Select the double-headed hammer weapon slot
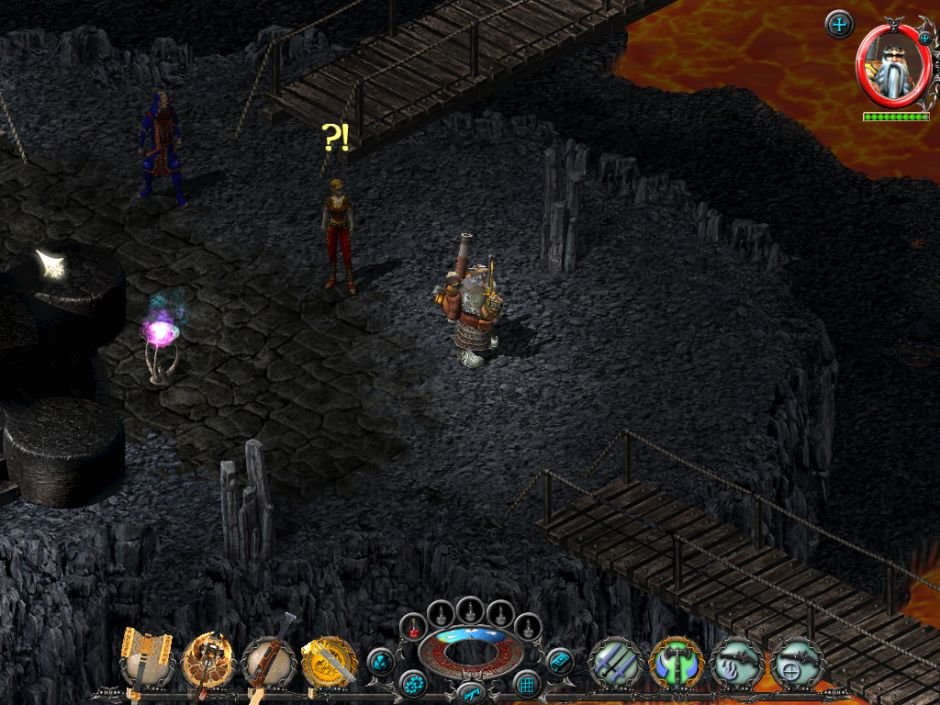This screenshot has width=940, height=705. tap(147, 660)
